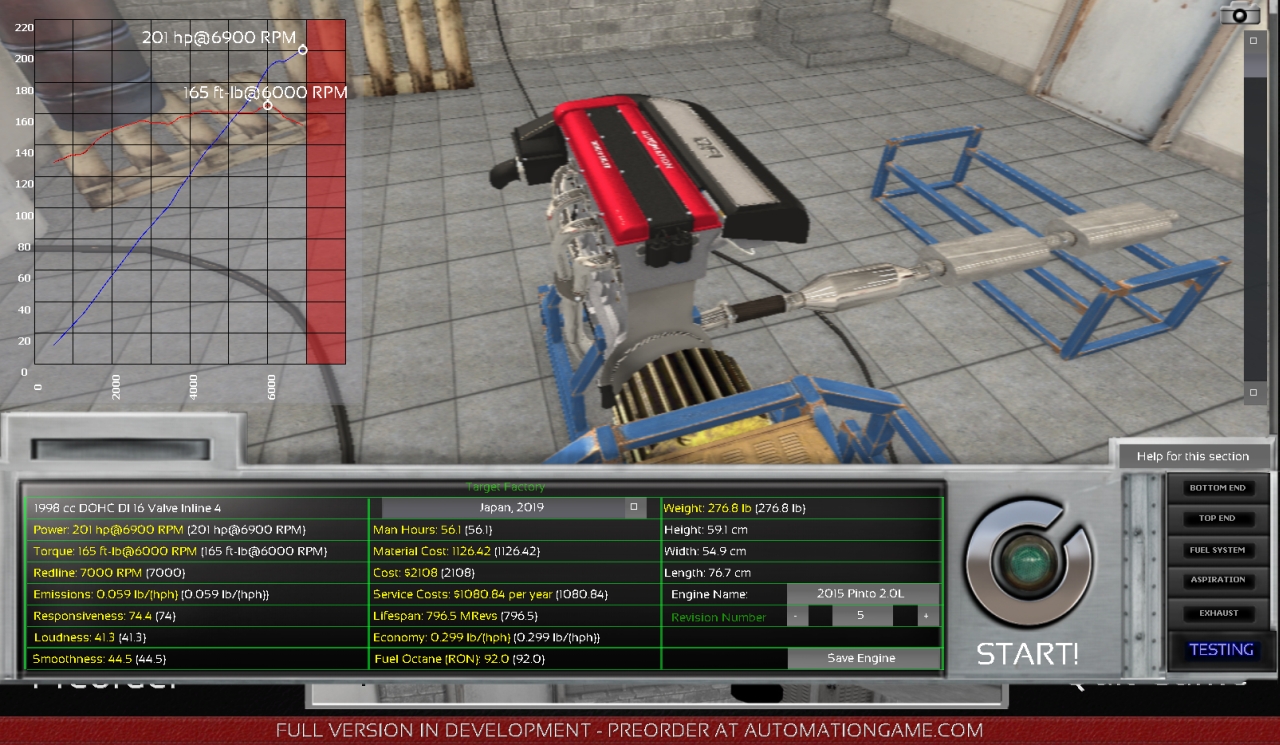Image resolution: width=1280 pixels, height=745 pixels.
Task: Open the BOTTOM END engine section
Action: click(1217, 488)
